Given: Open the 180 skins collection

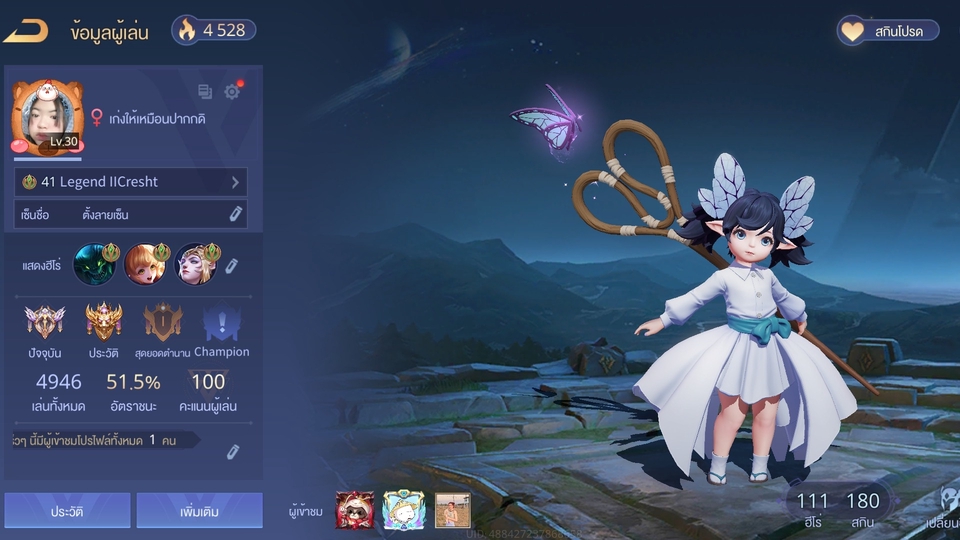Looking at the screenshot, I should coord(862,508).
